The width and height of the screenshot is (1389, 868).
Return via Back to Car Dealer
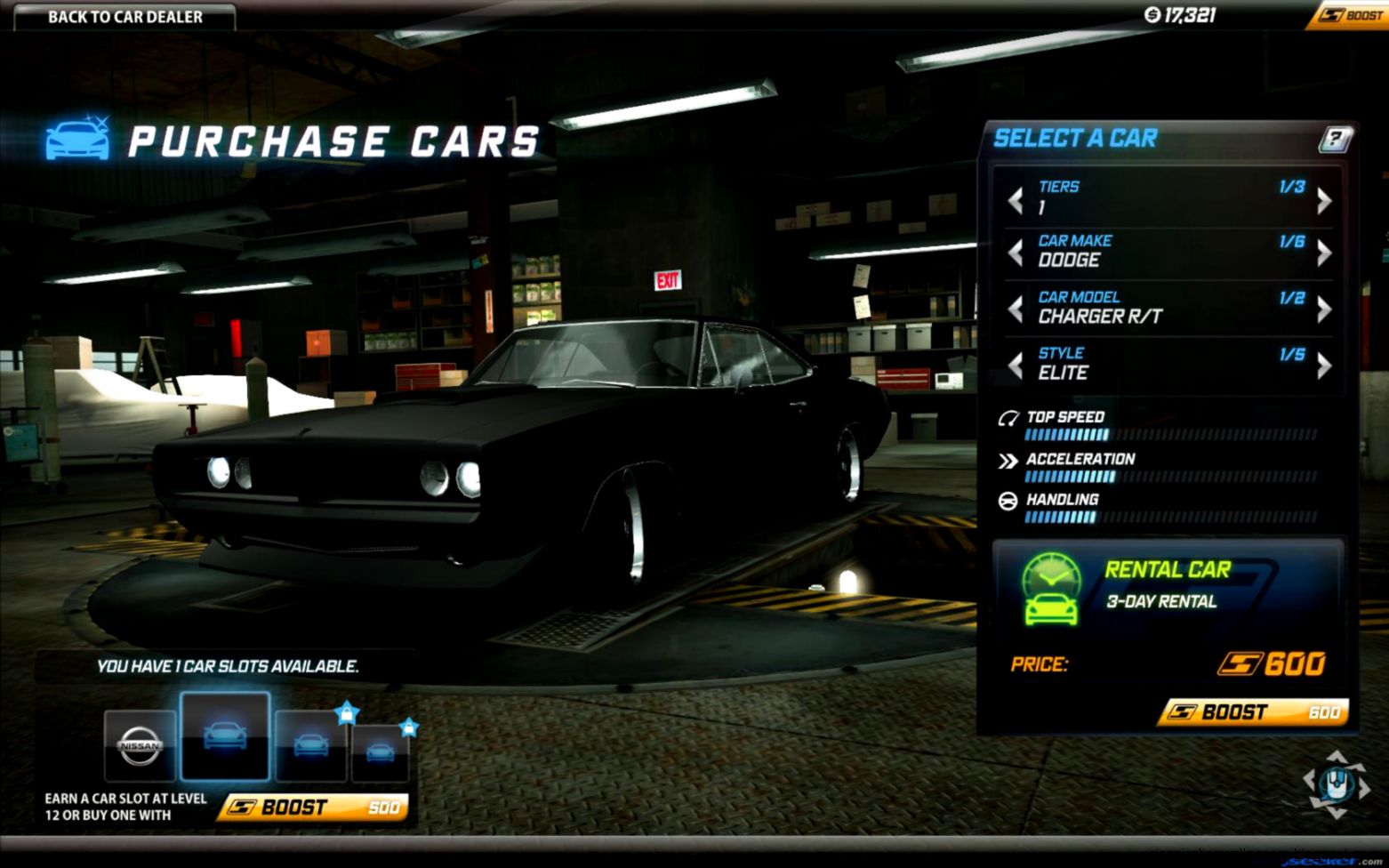point(124,16)
